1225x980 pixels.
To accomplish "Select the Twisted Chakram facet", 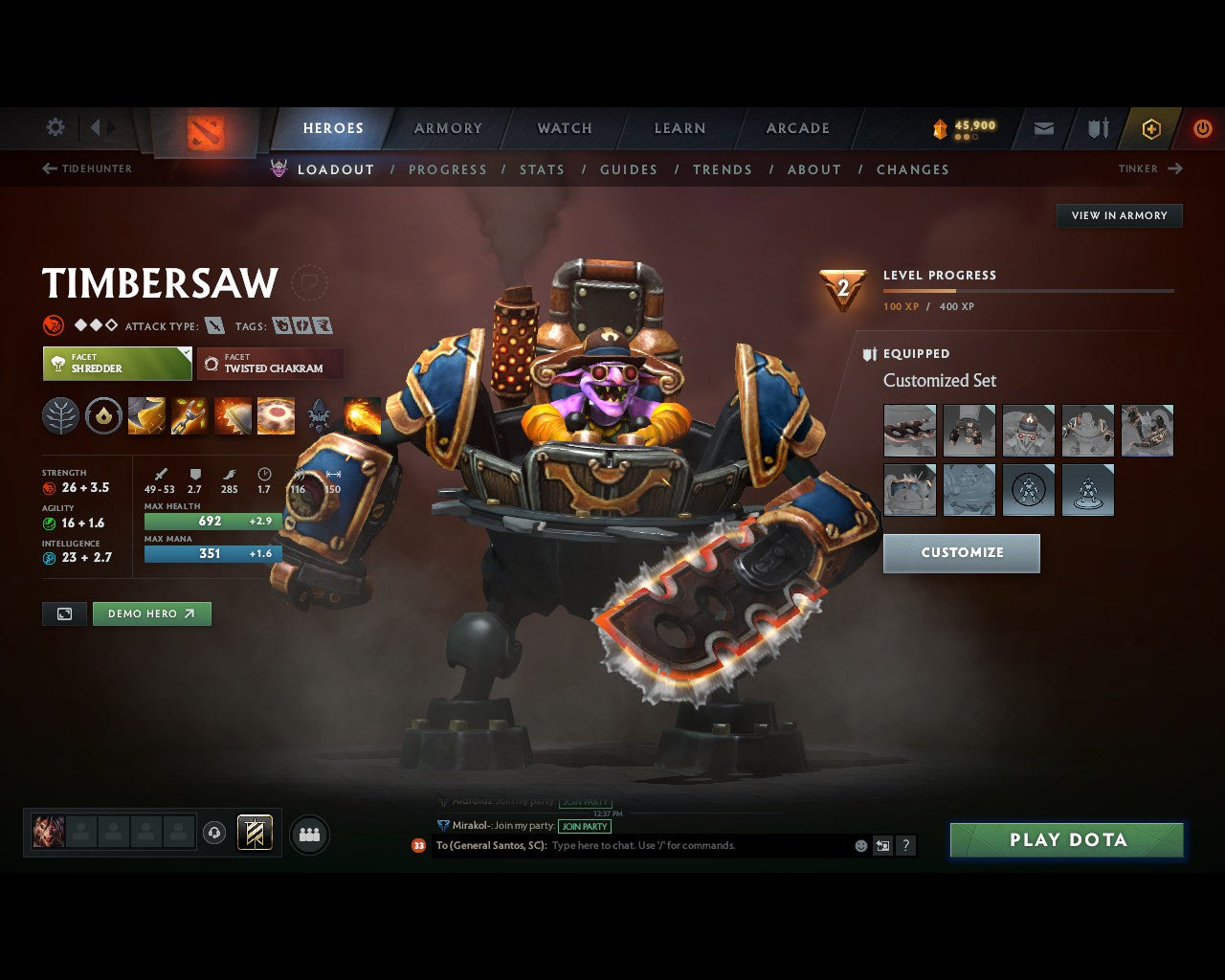I will (x=270, y=364).
